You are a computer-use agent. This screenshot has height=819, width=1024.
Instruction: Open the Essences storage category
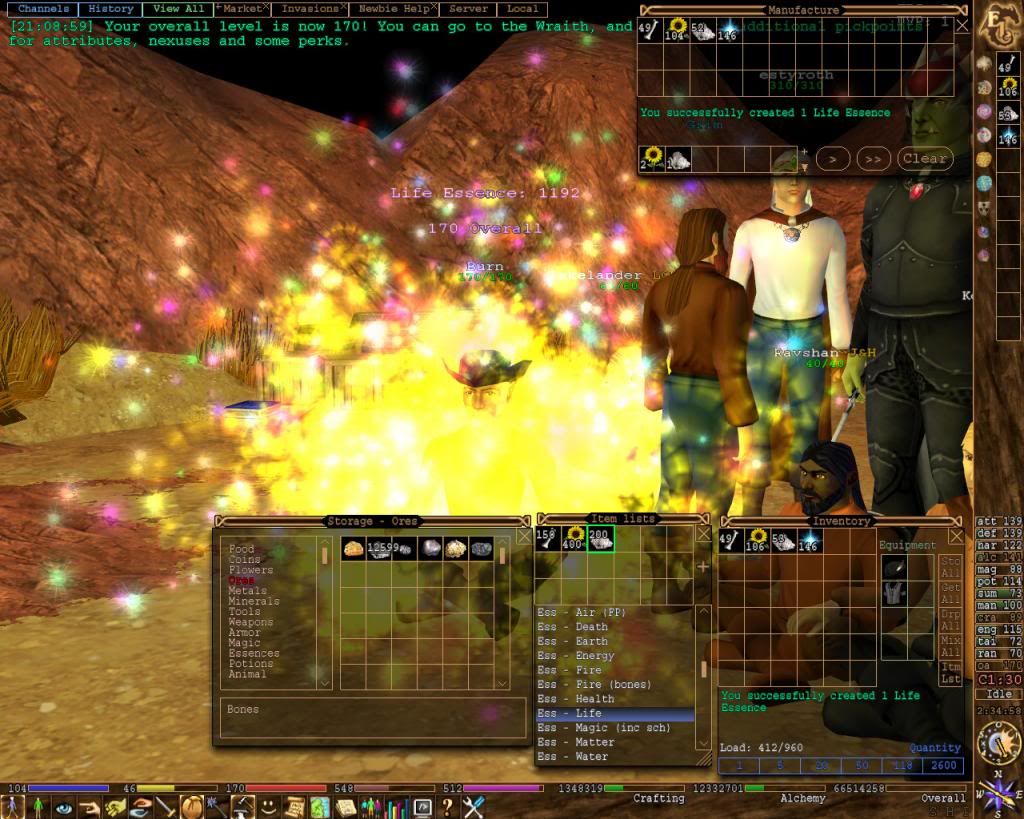coord(253,653)
